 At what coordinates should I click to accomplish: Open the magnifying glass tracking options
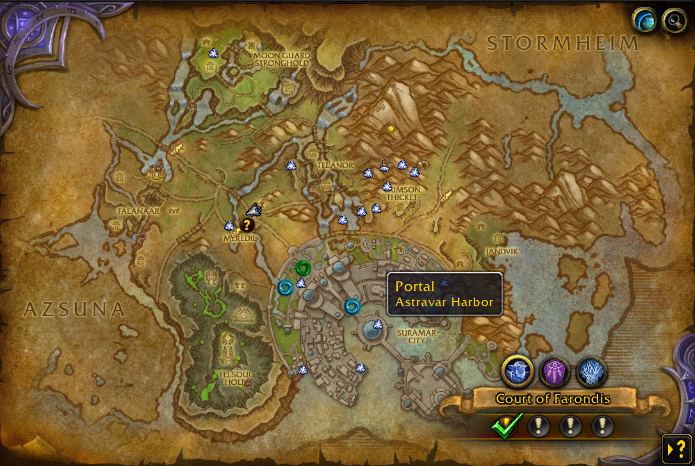click(672, 20)
